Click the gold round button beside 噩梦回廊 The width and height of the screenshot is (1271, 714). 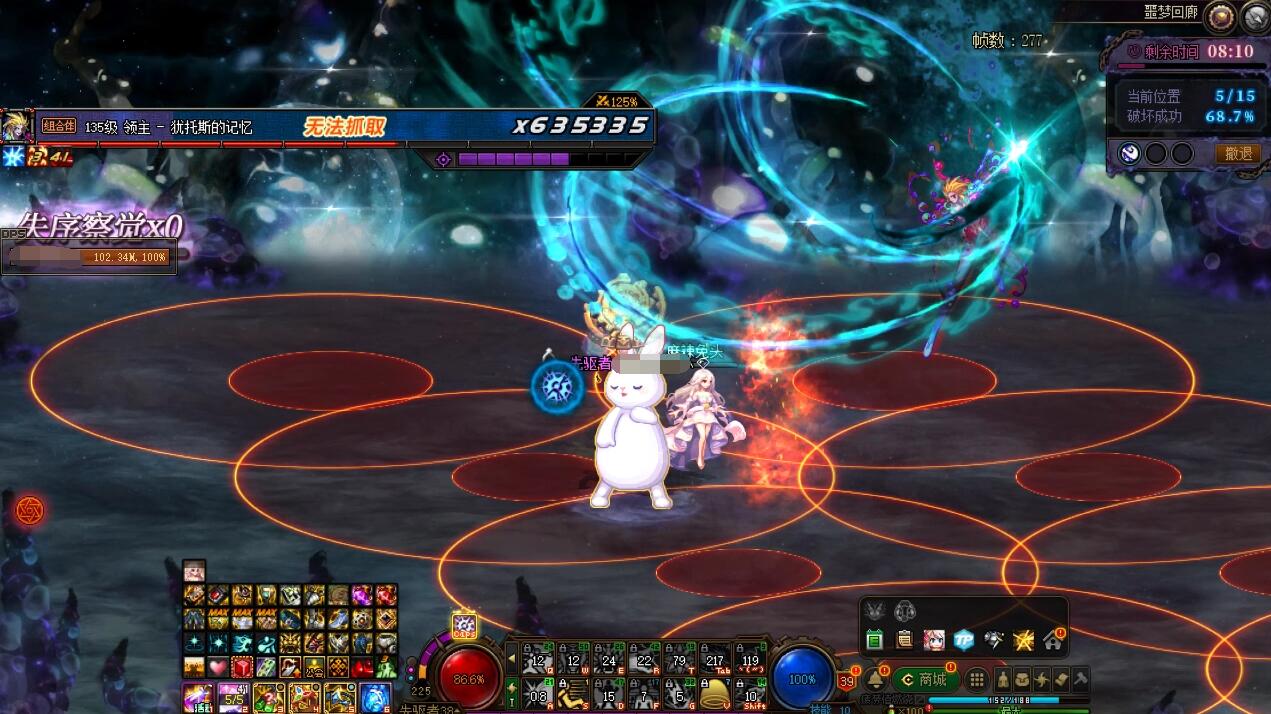click(x=1219, y=16)
